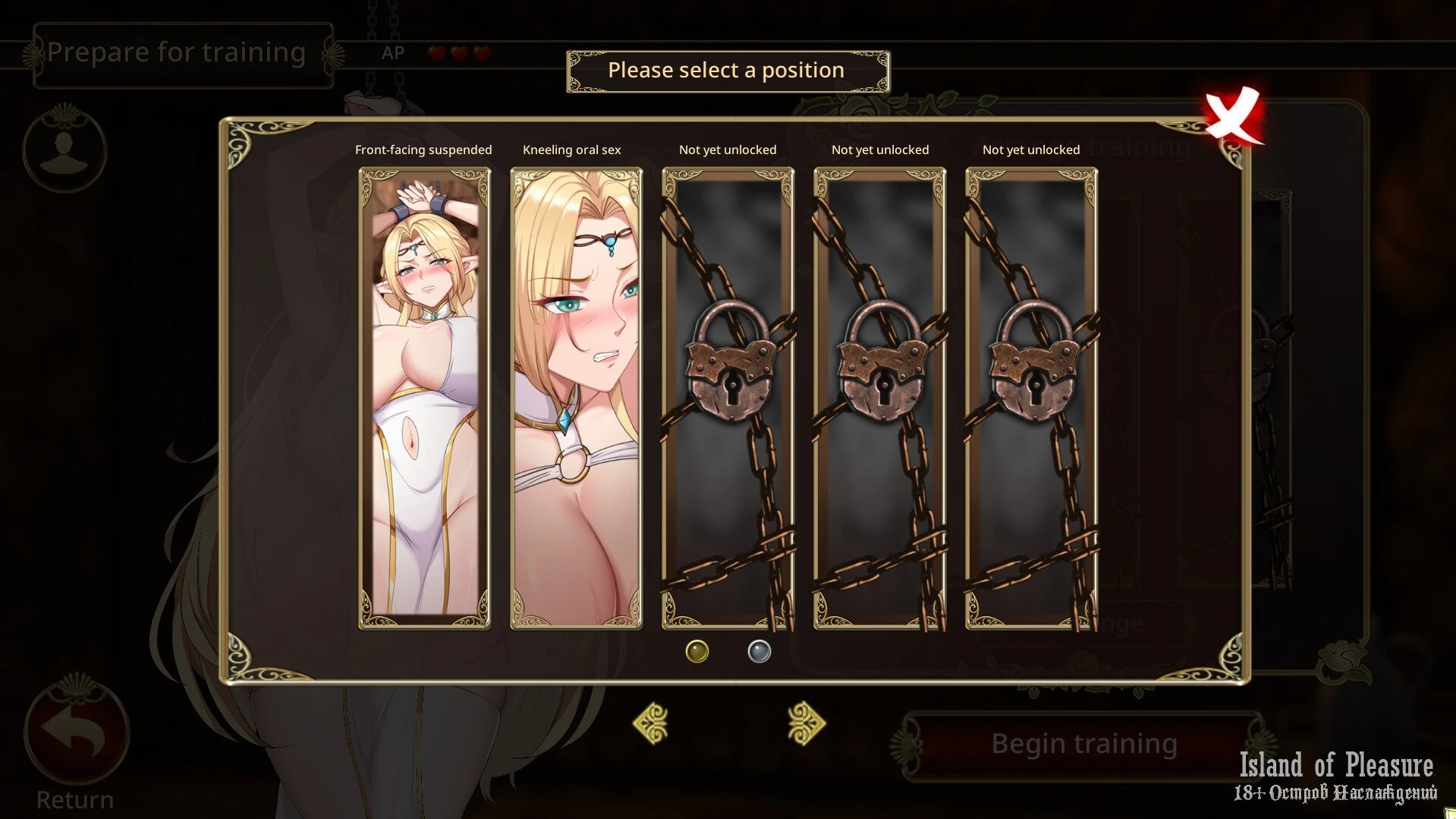Image resolution: width=1456 pixels, height=819 pixels.
Task: Start with the Begin training button
Action: click(1083, 744)
